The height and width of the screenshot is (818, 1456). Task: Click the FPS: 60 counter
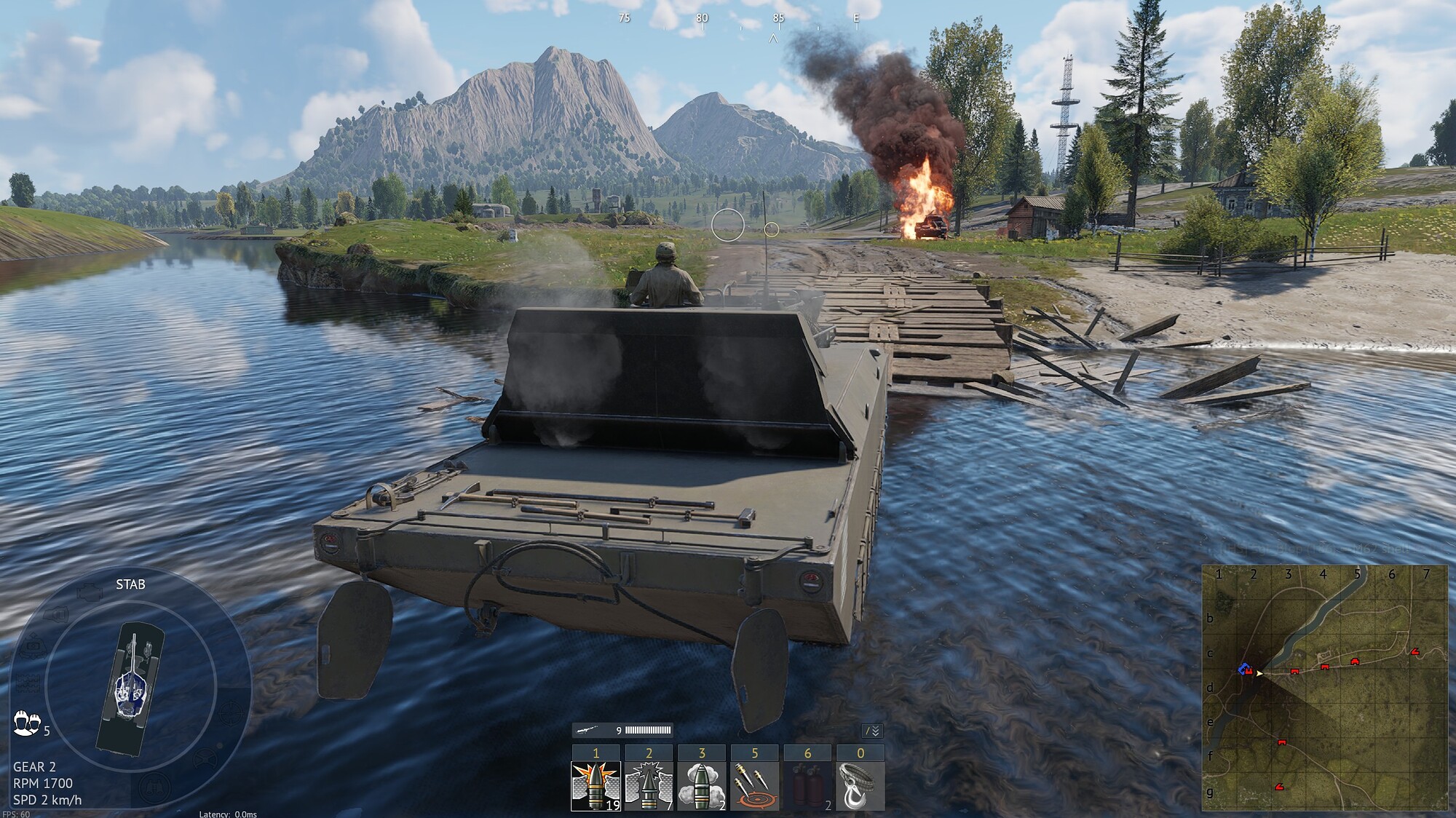(x=17, y=813)
